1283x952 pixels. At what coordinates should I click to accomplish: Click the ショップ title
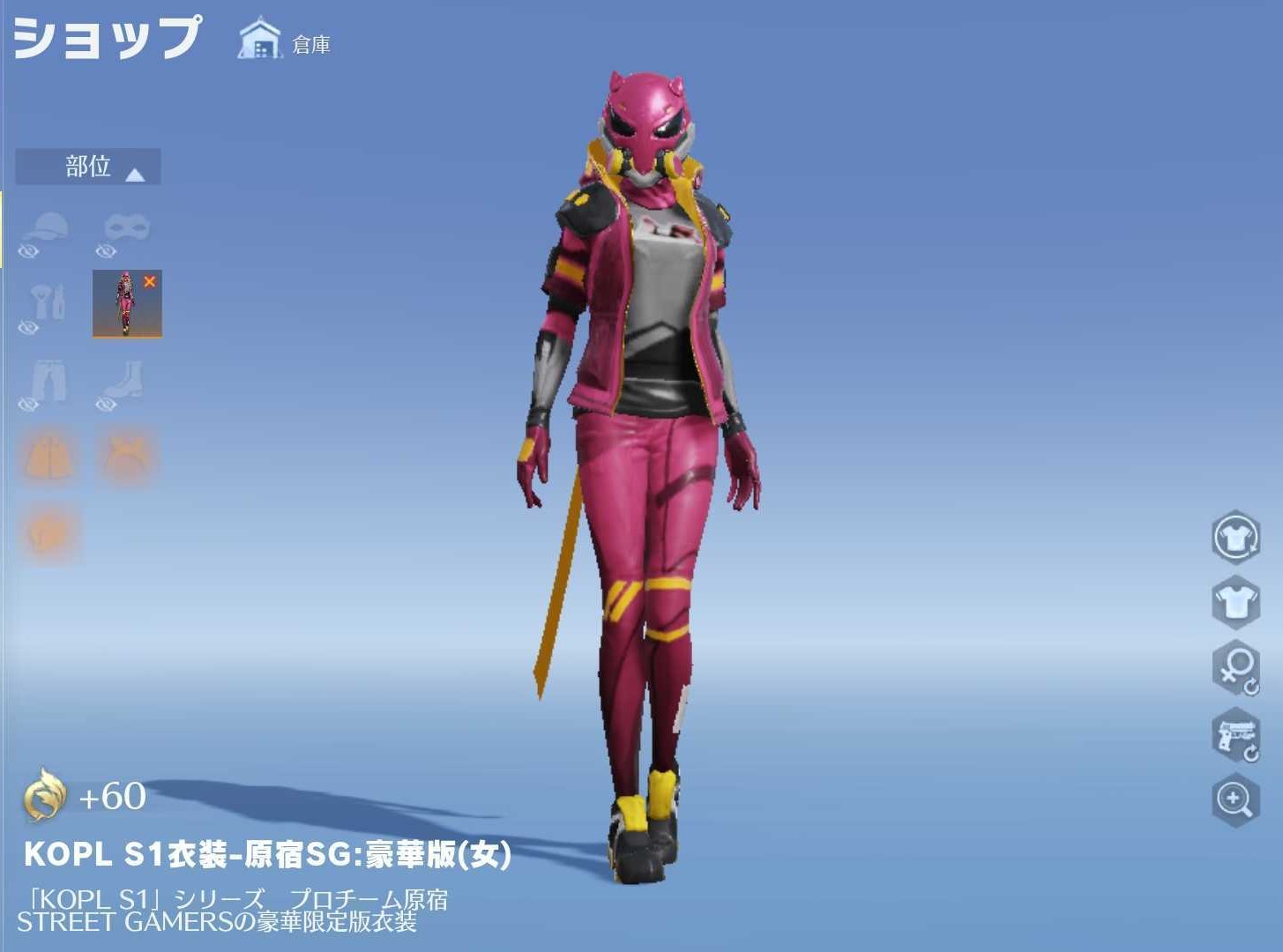[x=104, y=39]
